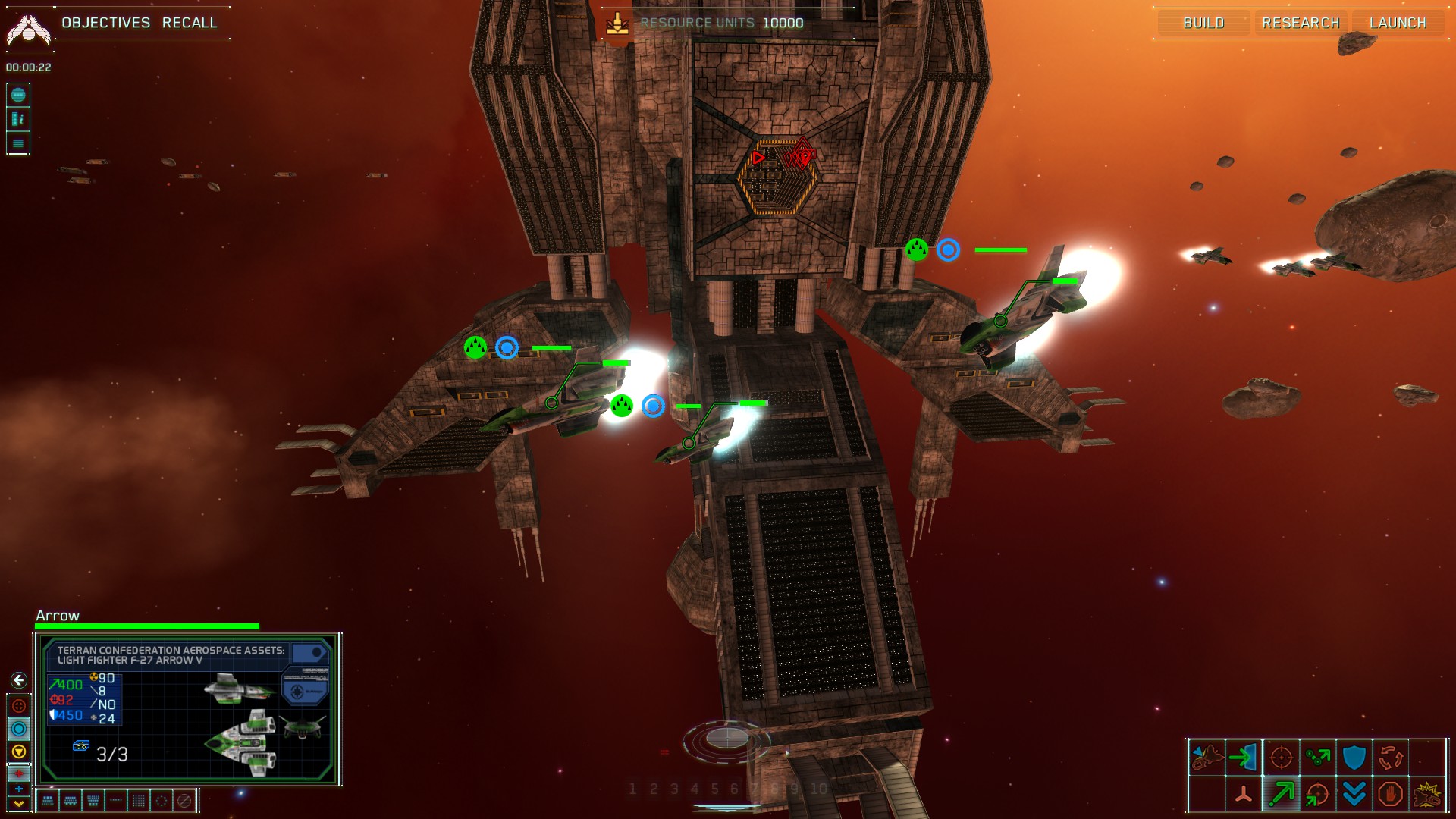Click the chat bubble icon
1456x819 pixels.
pos(18,95)
